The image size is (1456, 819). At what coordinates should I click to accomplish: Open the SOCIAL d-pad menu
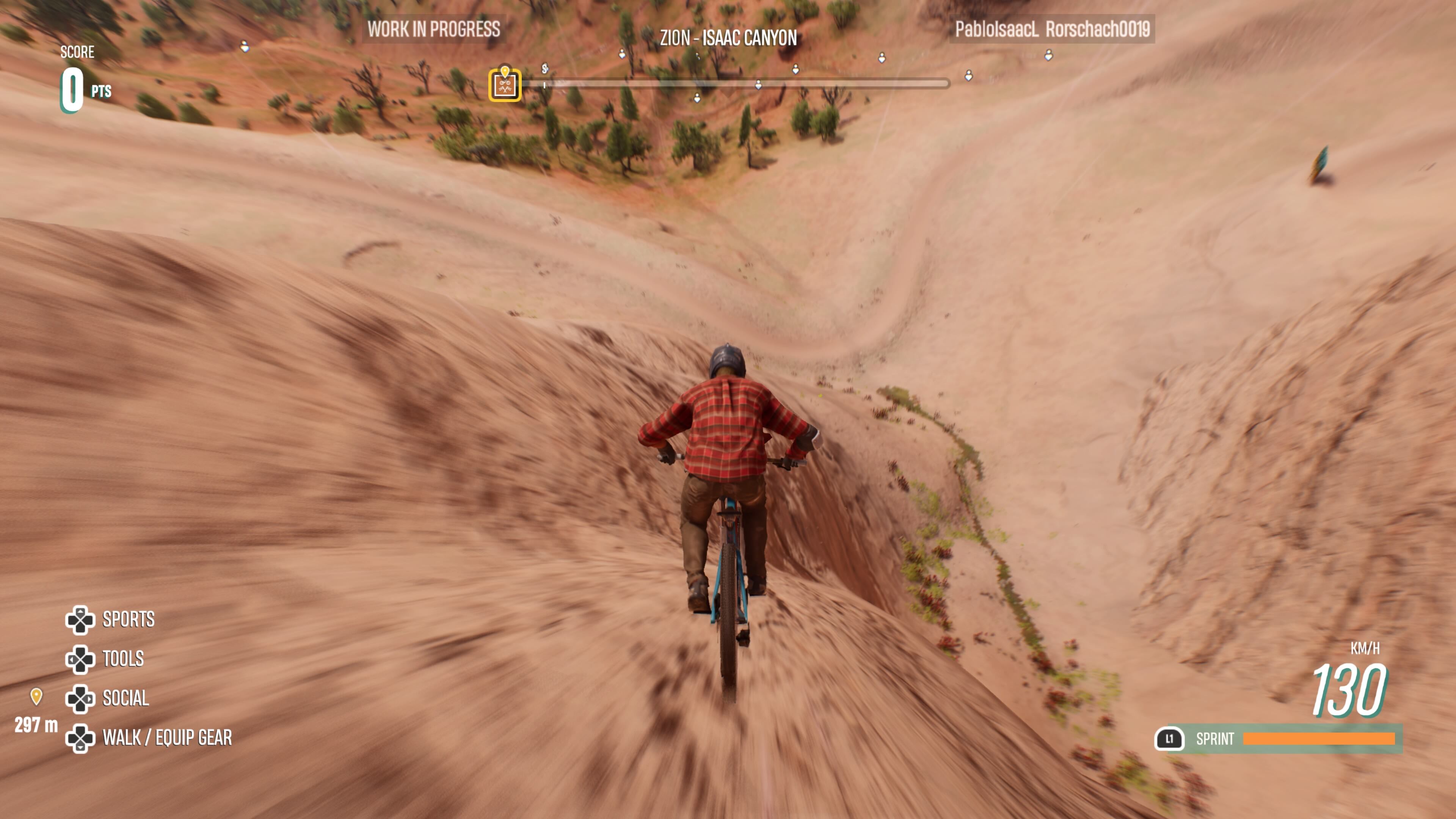click(82, 698)
